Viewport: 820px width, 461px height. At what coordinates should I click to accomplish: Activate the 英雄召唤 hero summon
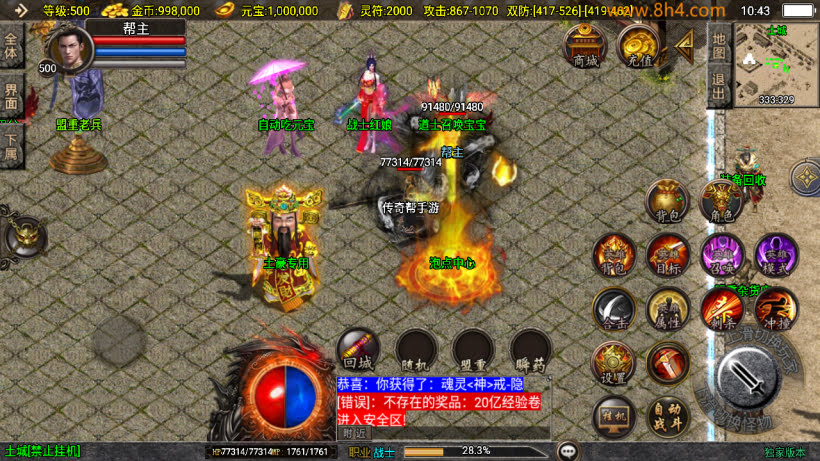tap(721, 255)
